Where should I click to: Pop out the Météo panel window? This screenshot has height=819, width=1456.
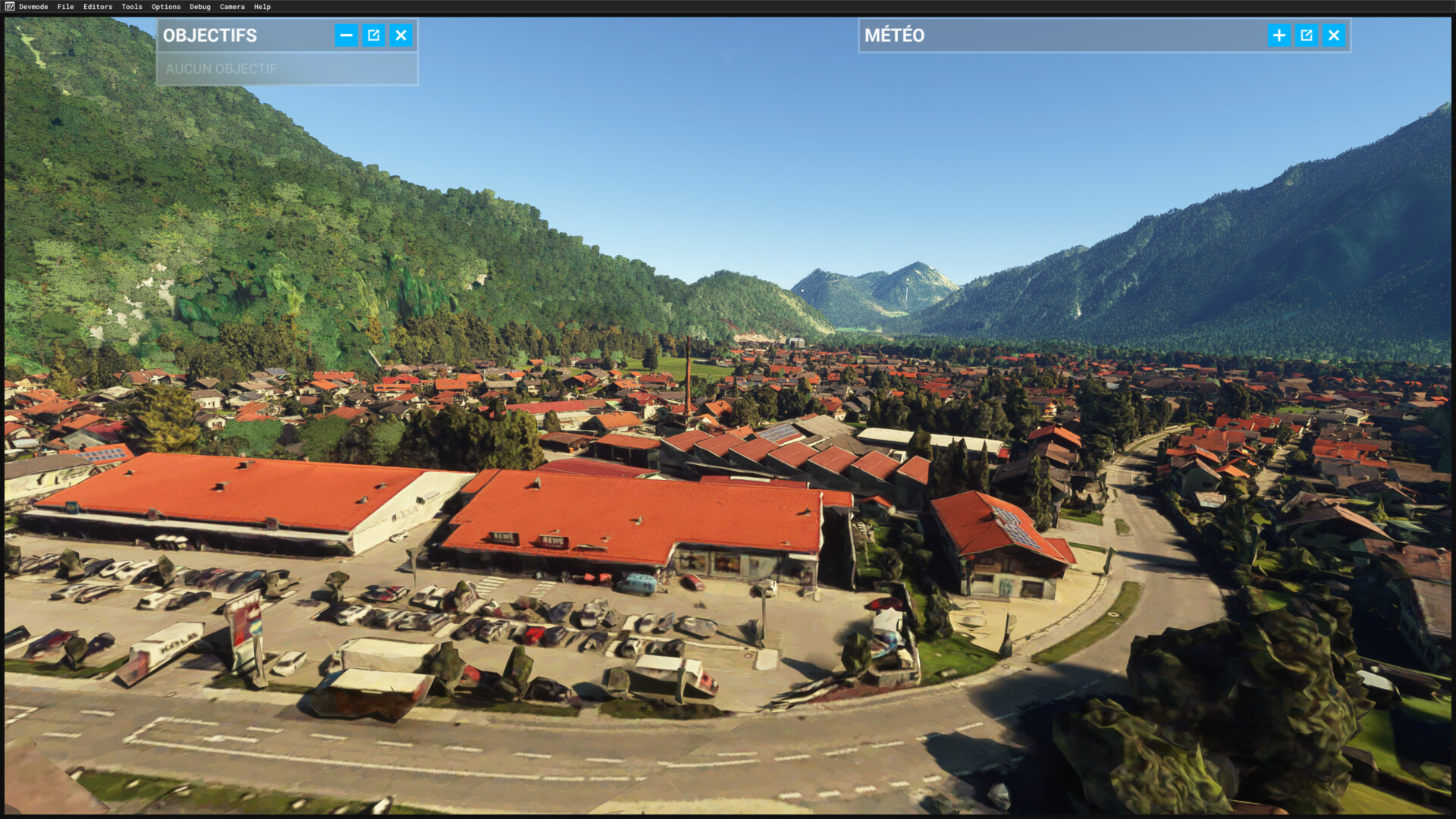point(1307,36)
